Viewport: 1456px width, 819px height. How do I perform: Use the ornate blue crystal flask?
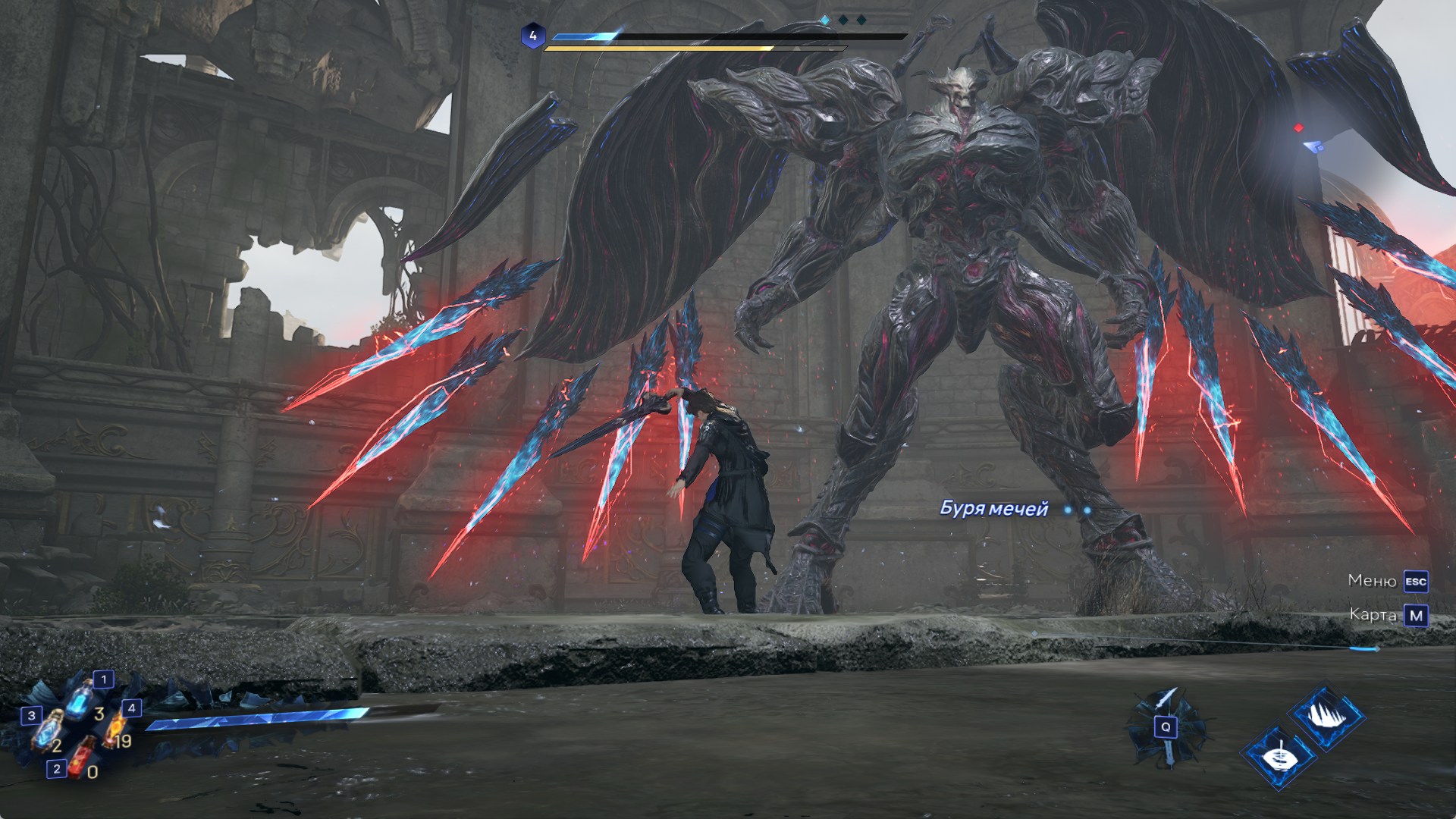click(x=50, y=730)
